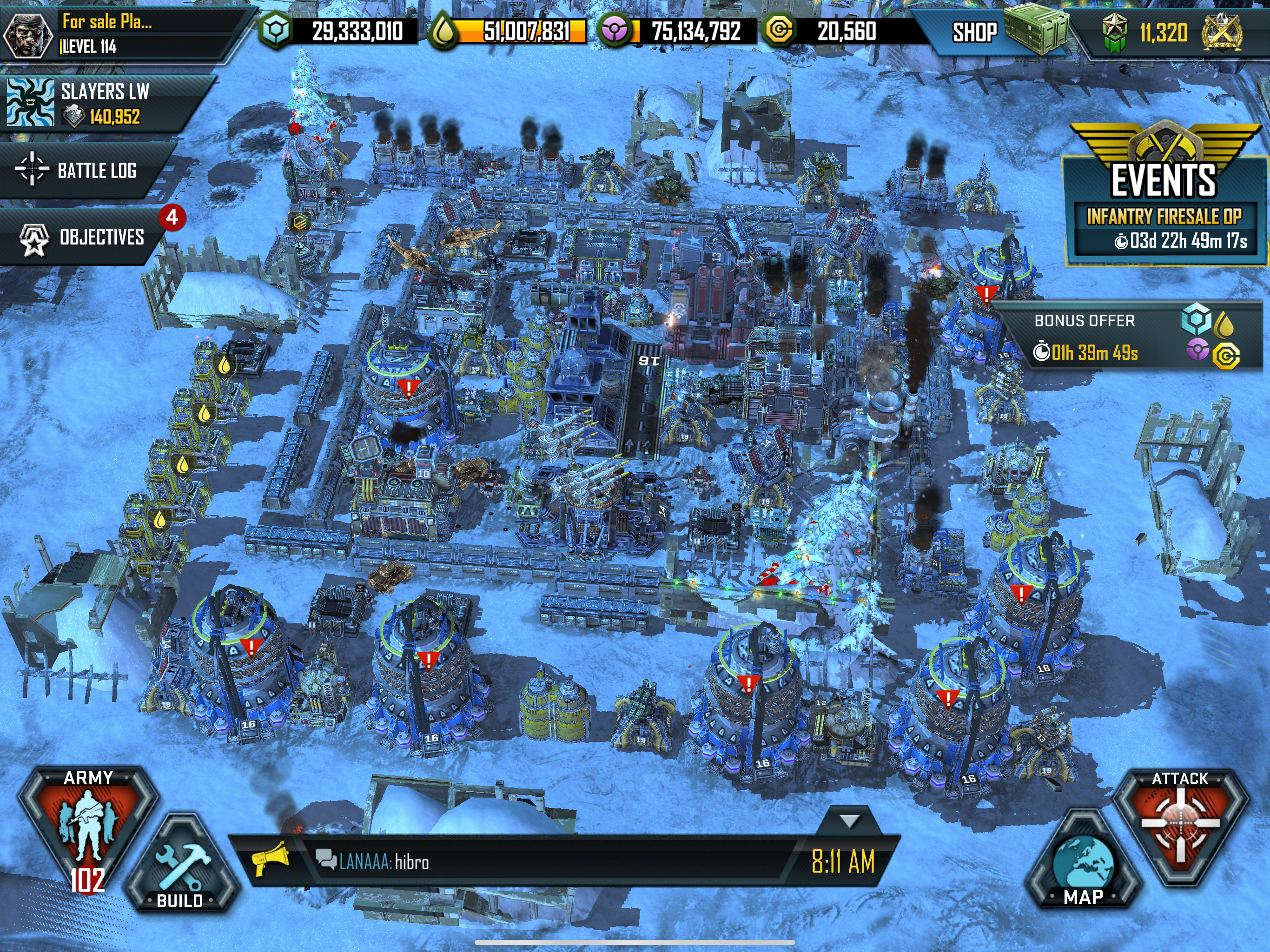This screenshot has height=952, width=1270.
Task: Tap the green metal resource icon
Action: pyautogui.click(x=276, y=31)
